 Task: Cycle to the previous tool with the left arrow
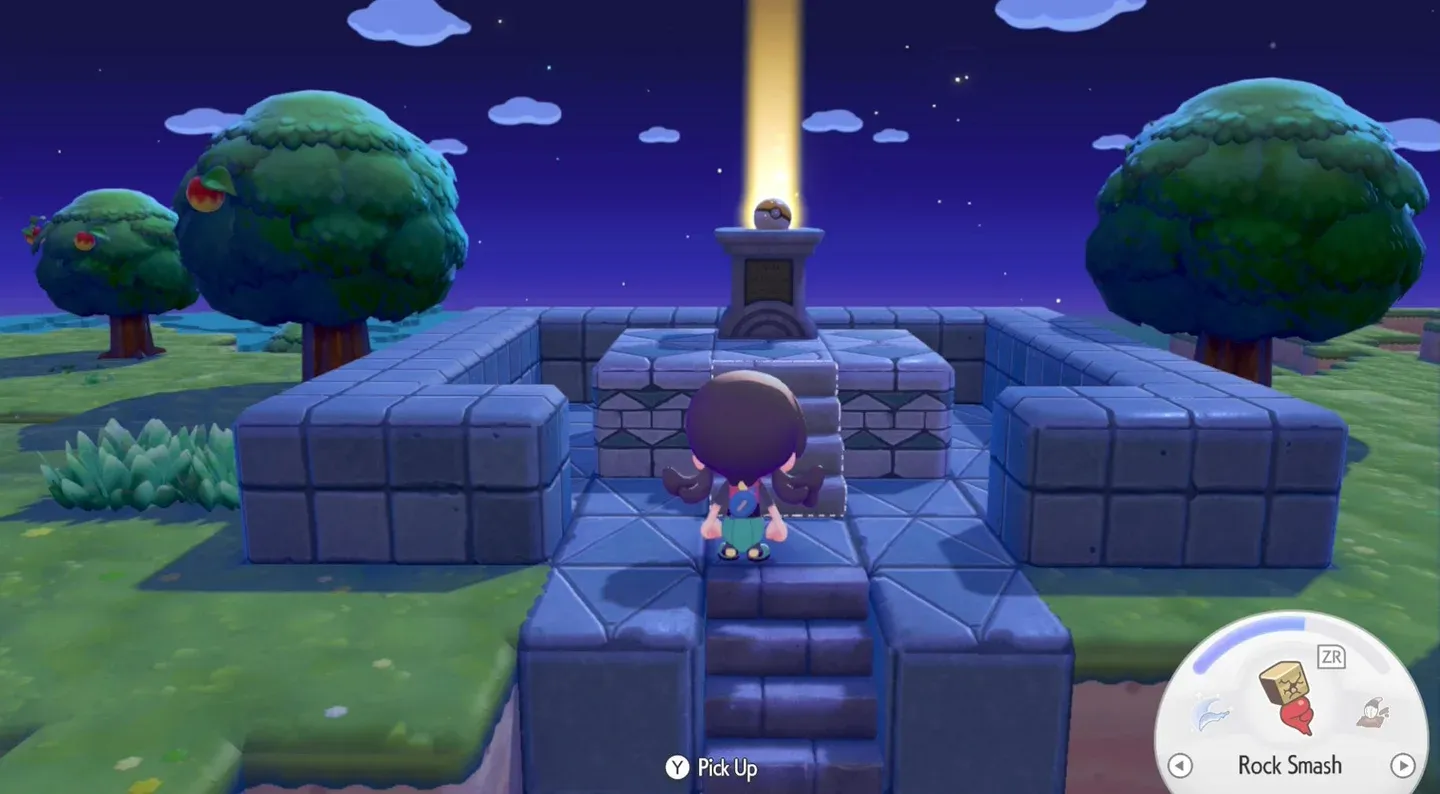pos(1181,766)
